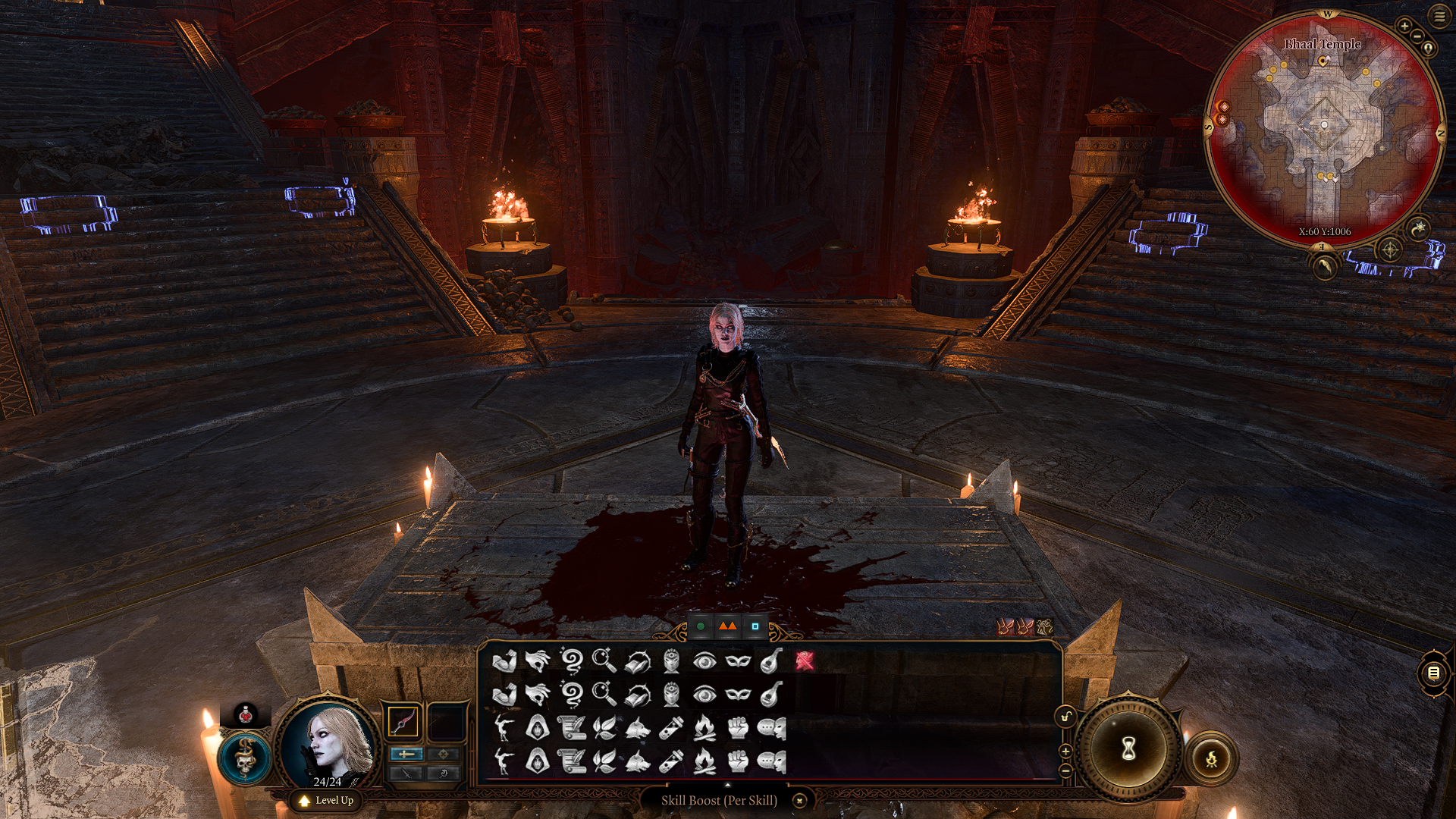Expand the hotbar with the up arrow
The height and width of the screenshot is (819, 1456).
point(727,785)
